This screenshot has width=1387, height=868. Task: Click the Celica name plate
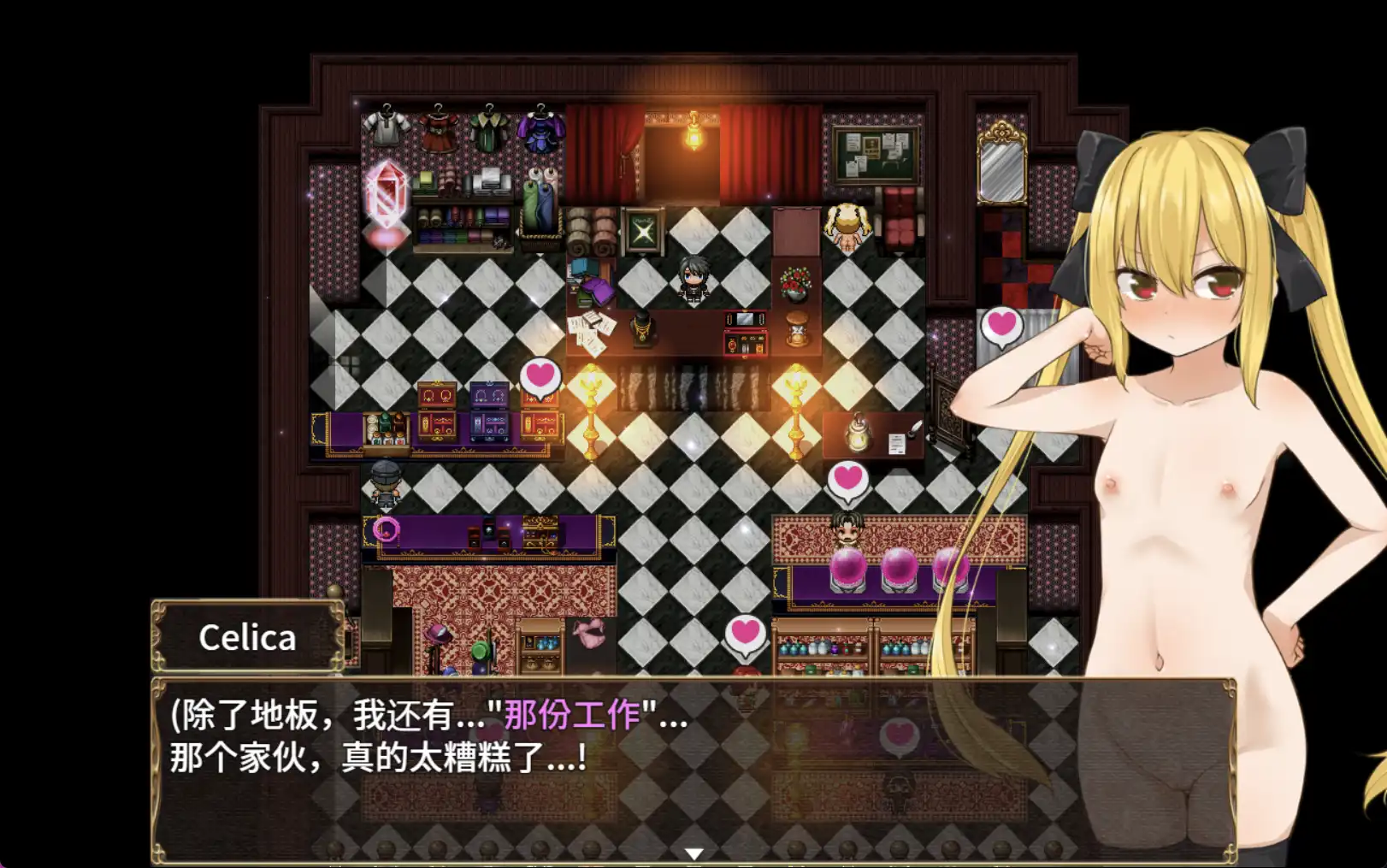coord(246,637)
